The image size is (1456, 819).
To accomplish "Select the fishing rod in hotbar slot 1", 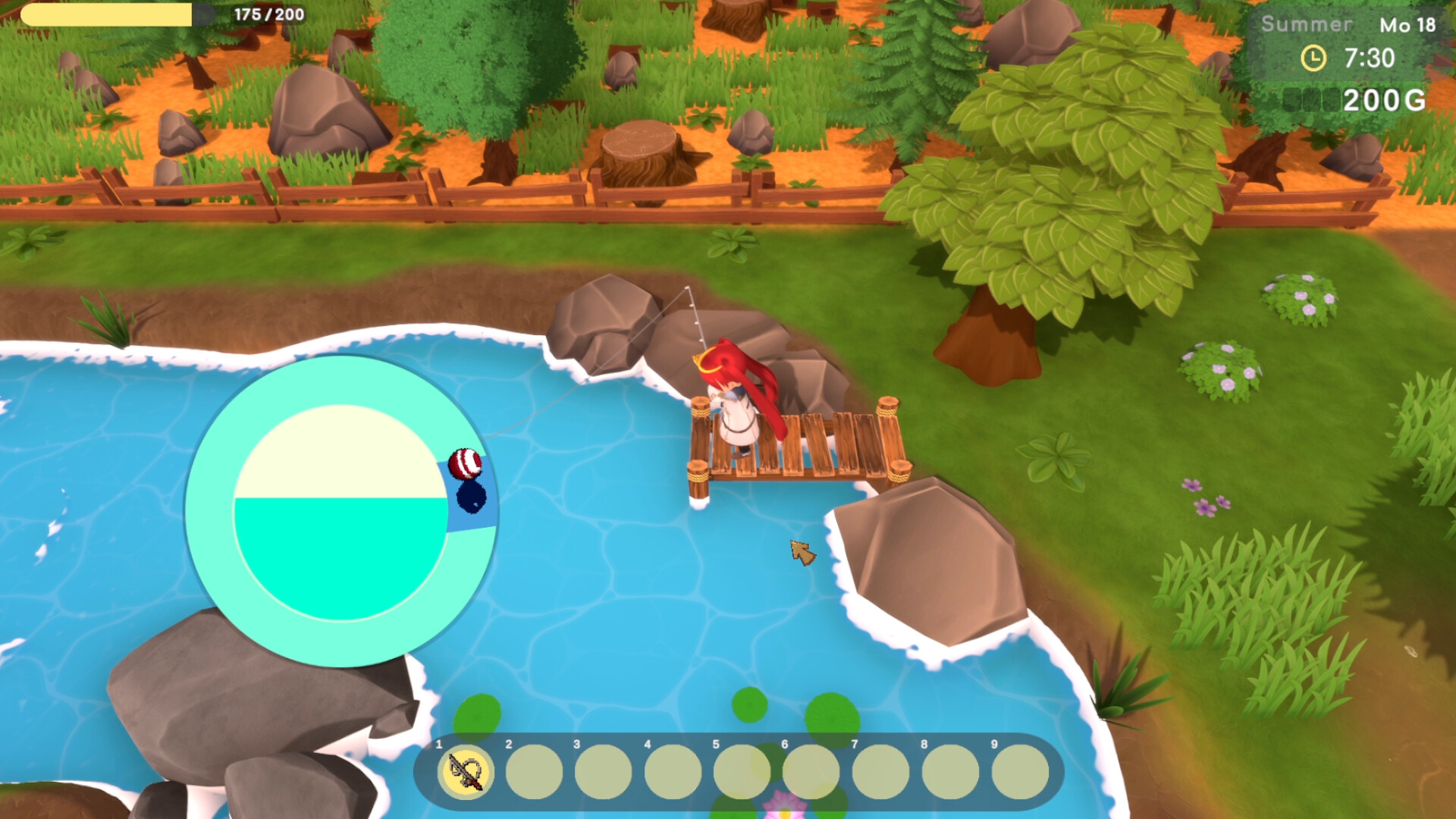I will point(466,770).
